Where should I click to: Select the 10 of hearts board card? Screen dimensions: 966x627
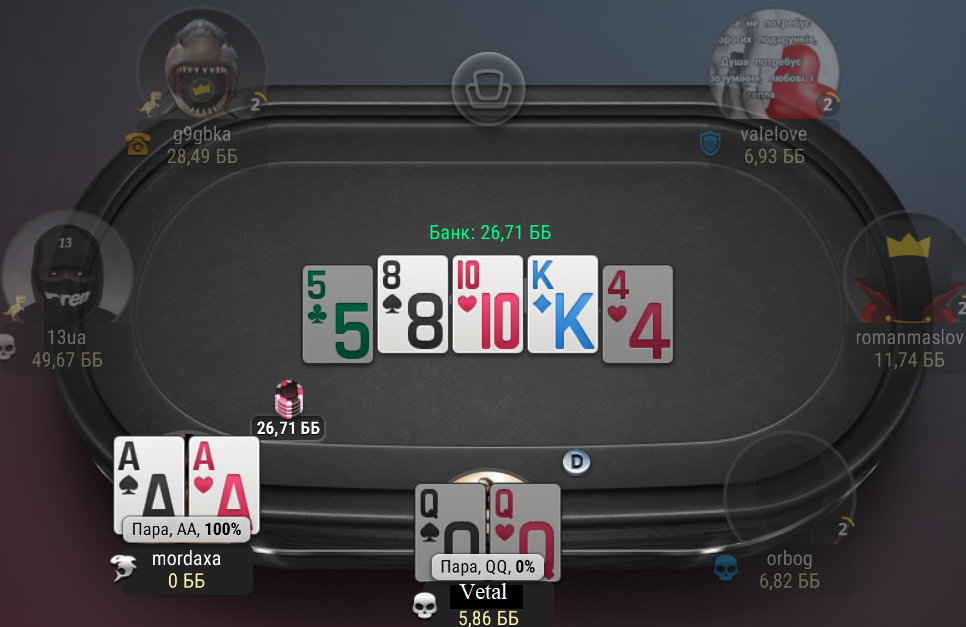(x=487, y=304)
